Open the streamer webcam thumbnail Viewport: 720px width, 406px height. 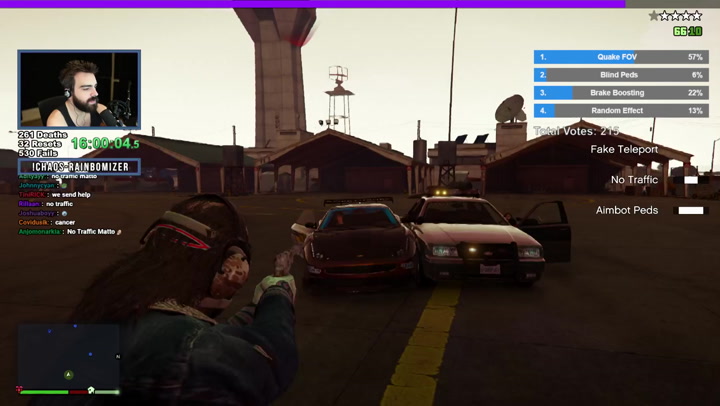(x=79, y=89)
